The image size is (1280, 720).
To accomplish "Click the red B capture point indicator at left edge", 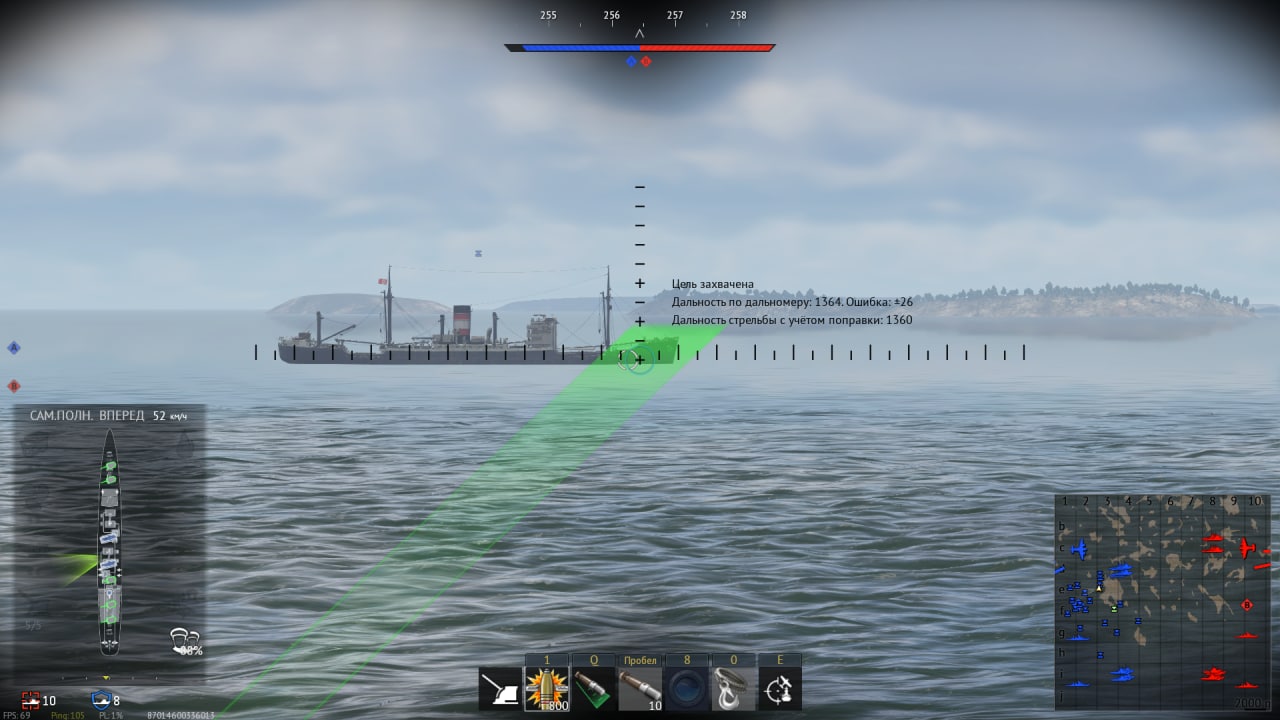I will (x=14, y=385).
